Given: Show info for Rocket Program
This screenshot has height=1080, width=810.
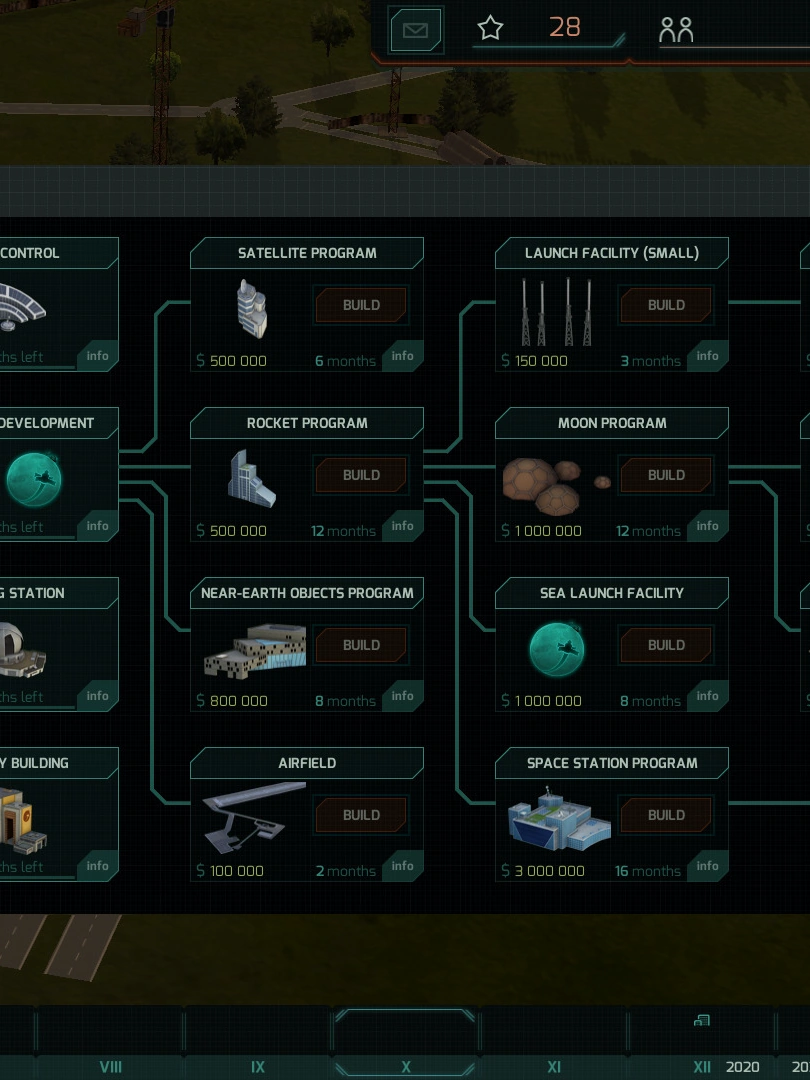Looking at the screenshot, I should pyautogui.click(x=403, y=526).
